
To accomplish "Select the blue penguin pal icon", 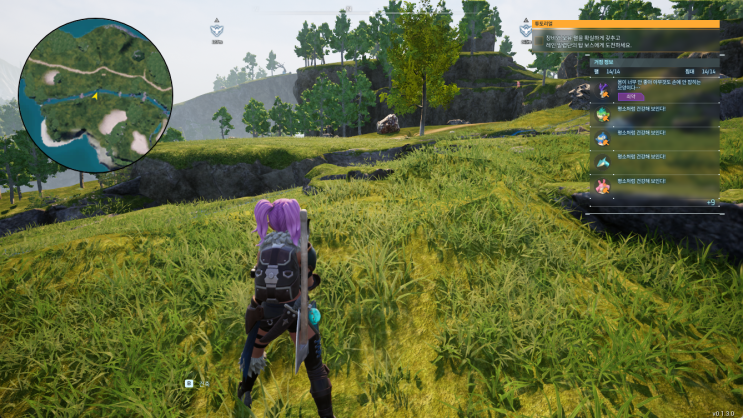I will (602, 138).
